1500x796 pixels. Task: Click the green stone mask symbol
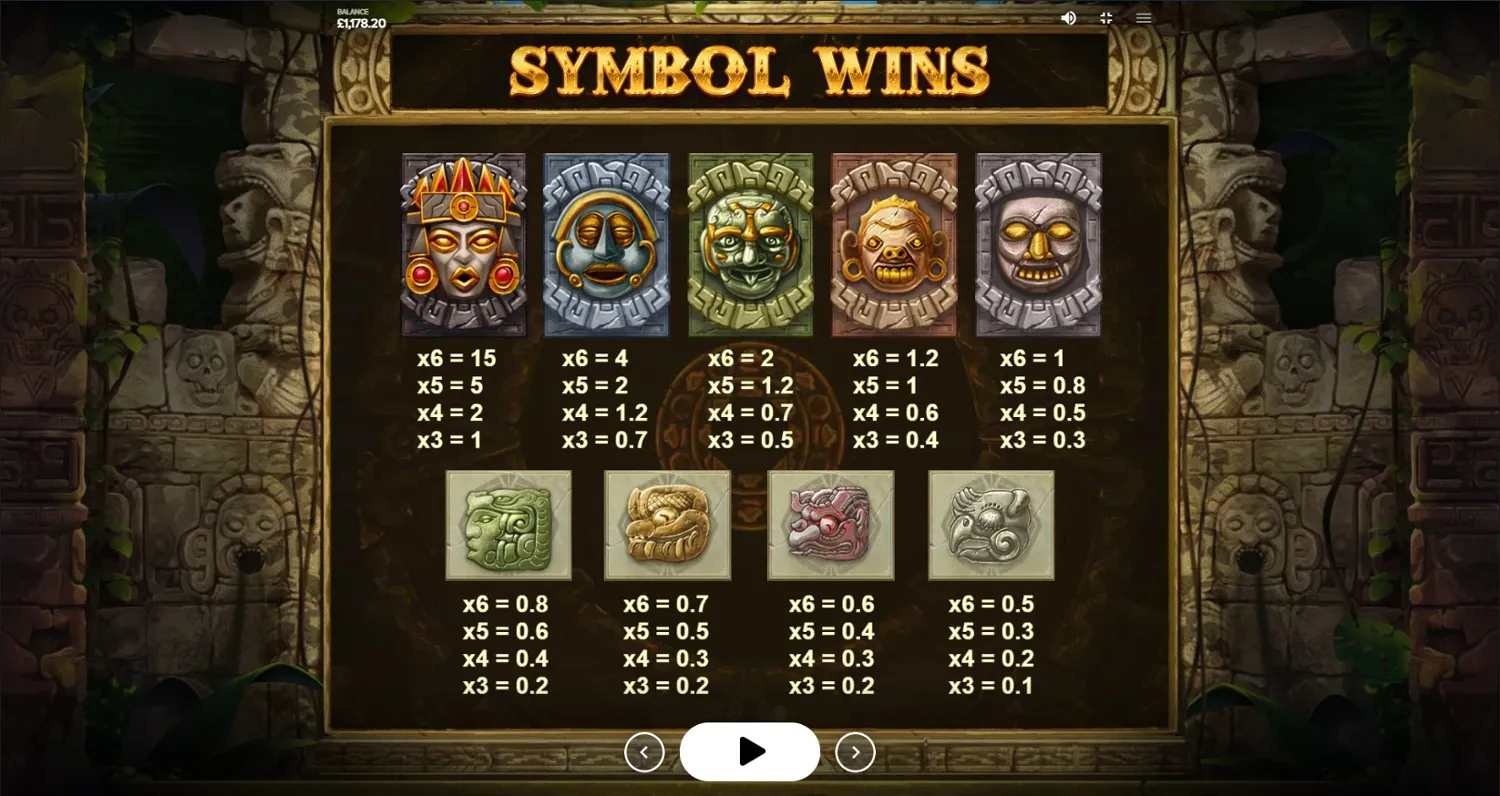click(751, 244)
